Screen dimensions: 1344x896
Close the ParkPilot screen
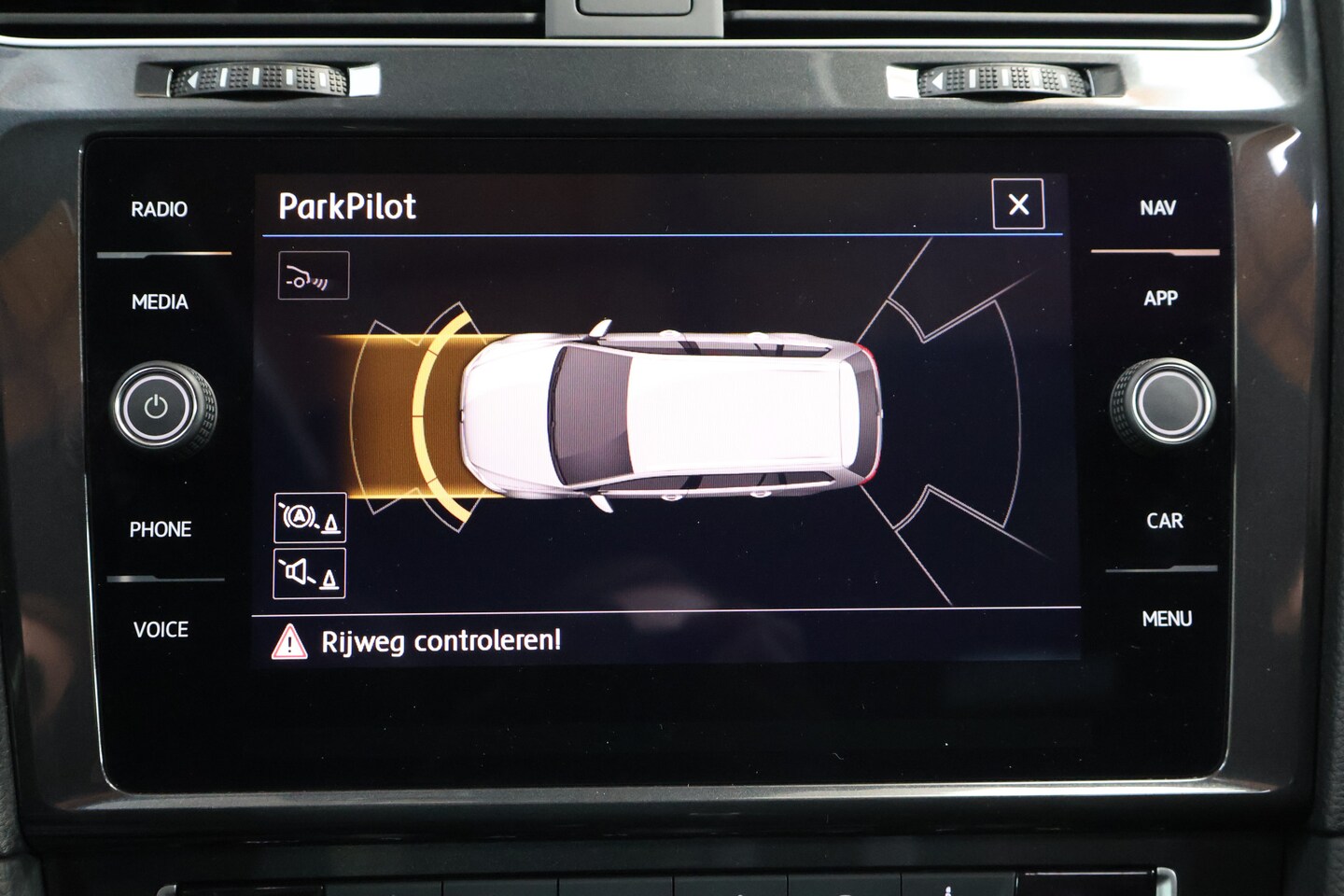(1018, 204)
